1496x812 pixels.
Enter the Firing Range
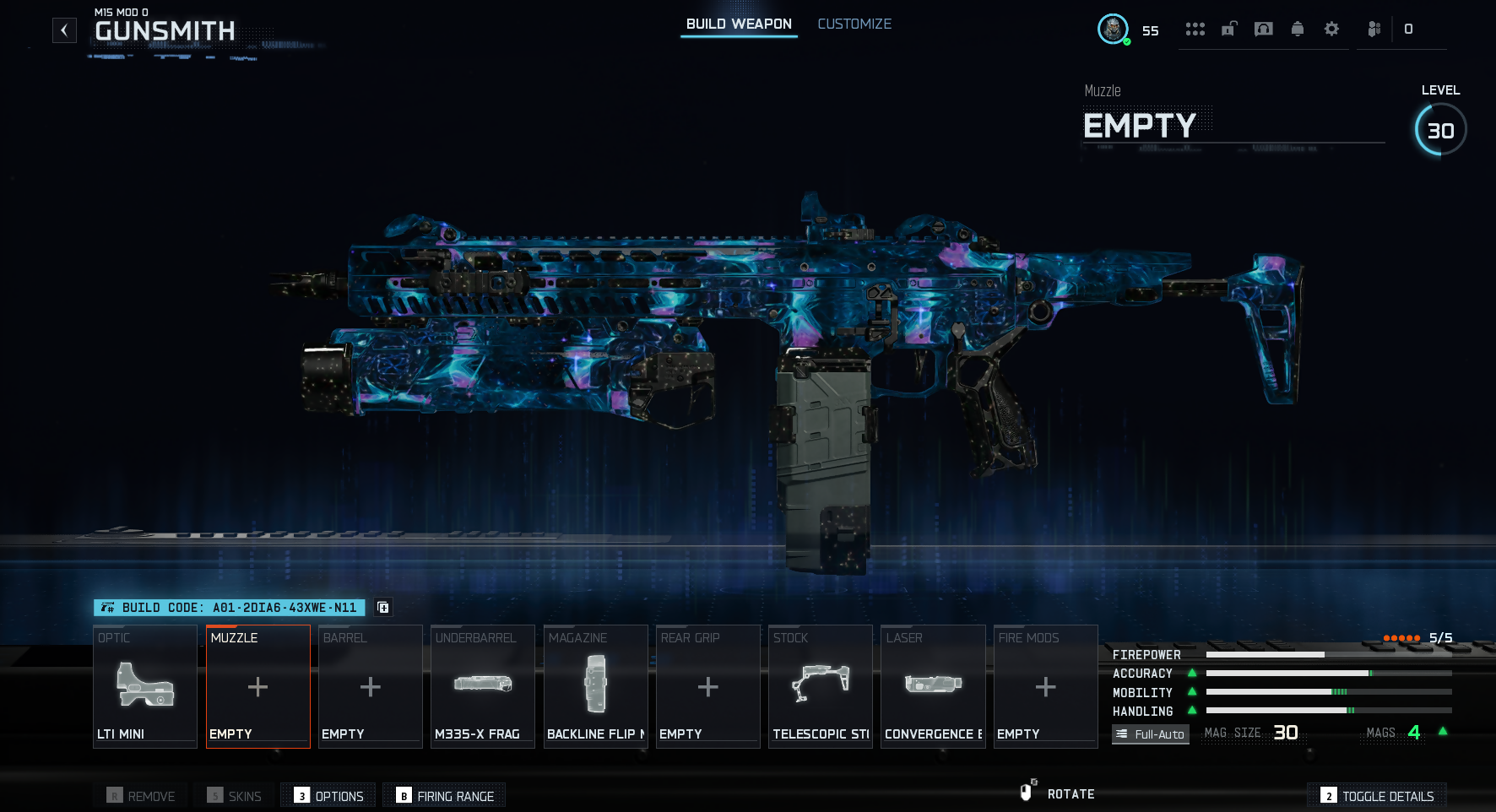click(445, 796)
